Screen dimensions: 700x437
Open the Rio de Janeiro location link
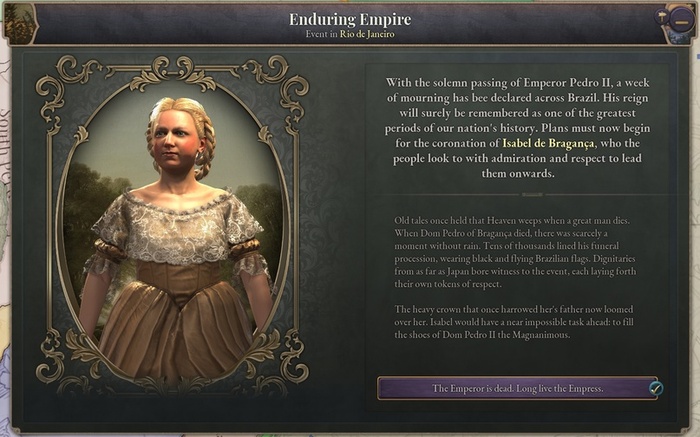(x=368, y=34)
